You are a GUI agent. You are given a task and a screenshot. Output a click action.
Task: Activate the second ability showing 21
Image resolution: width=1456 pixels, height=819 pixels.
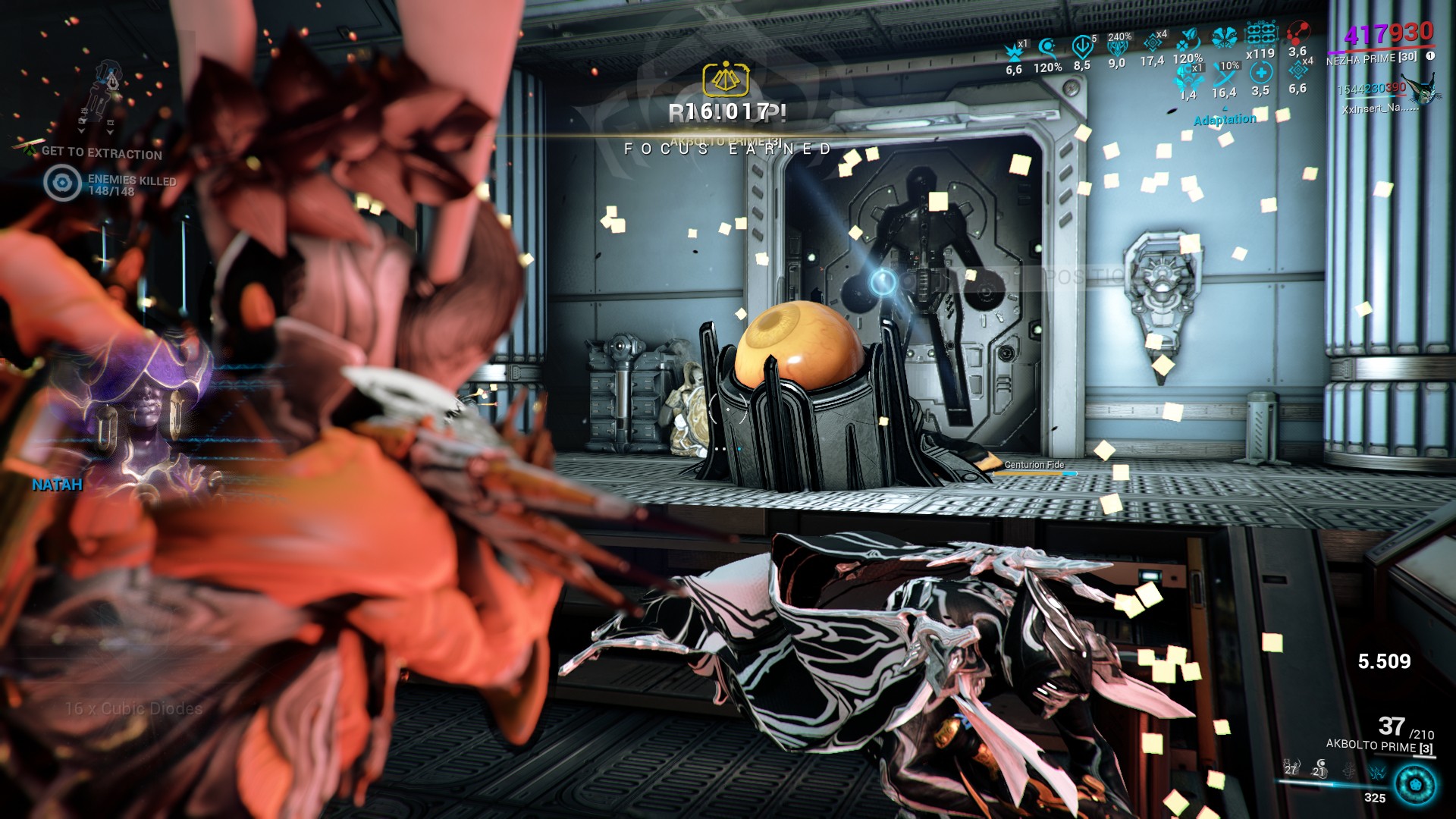[1319, 769]
